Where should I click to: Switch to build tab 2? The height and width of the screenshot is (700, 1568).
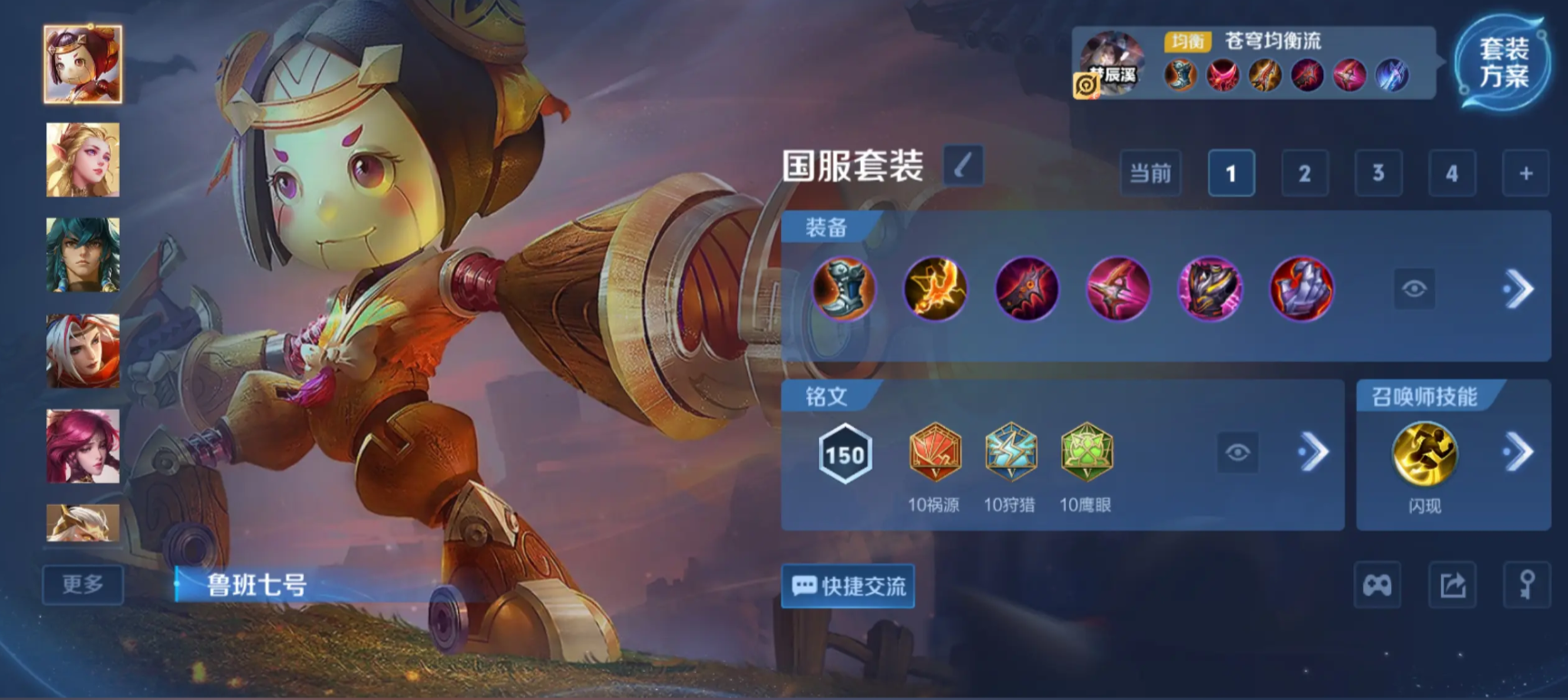pos(1304,173)
